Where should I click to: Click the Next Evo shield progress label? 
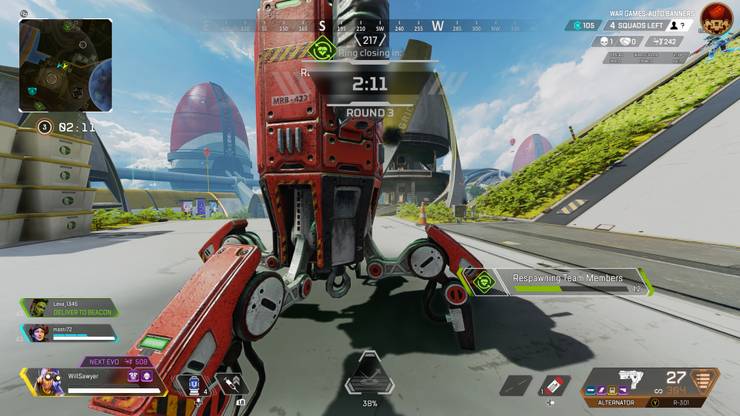tap(114, 362)
